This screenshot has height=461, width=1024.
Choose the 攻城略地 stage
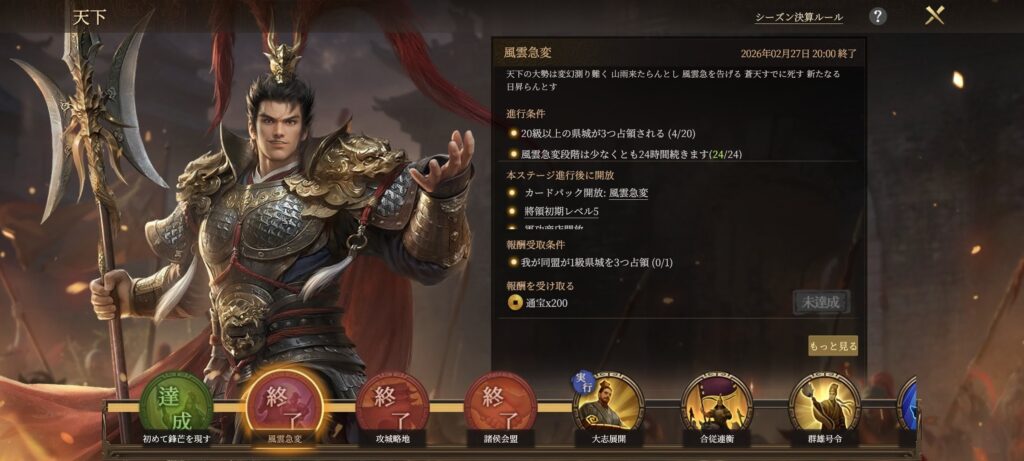[391, 405]
